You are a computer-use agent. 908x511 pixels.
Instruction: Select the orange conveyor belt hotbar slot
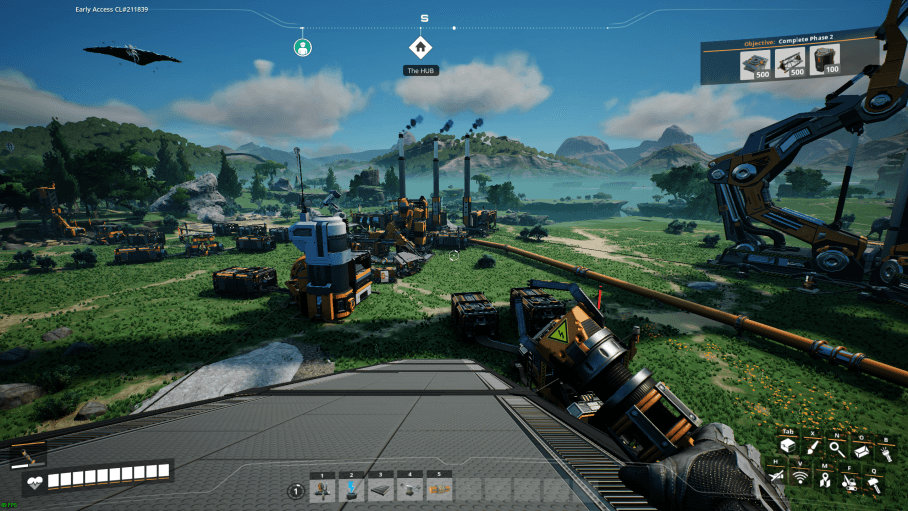(438, 488)
